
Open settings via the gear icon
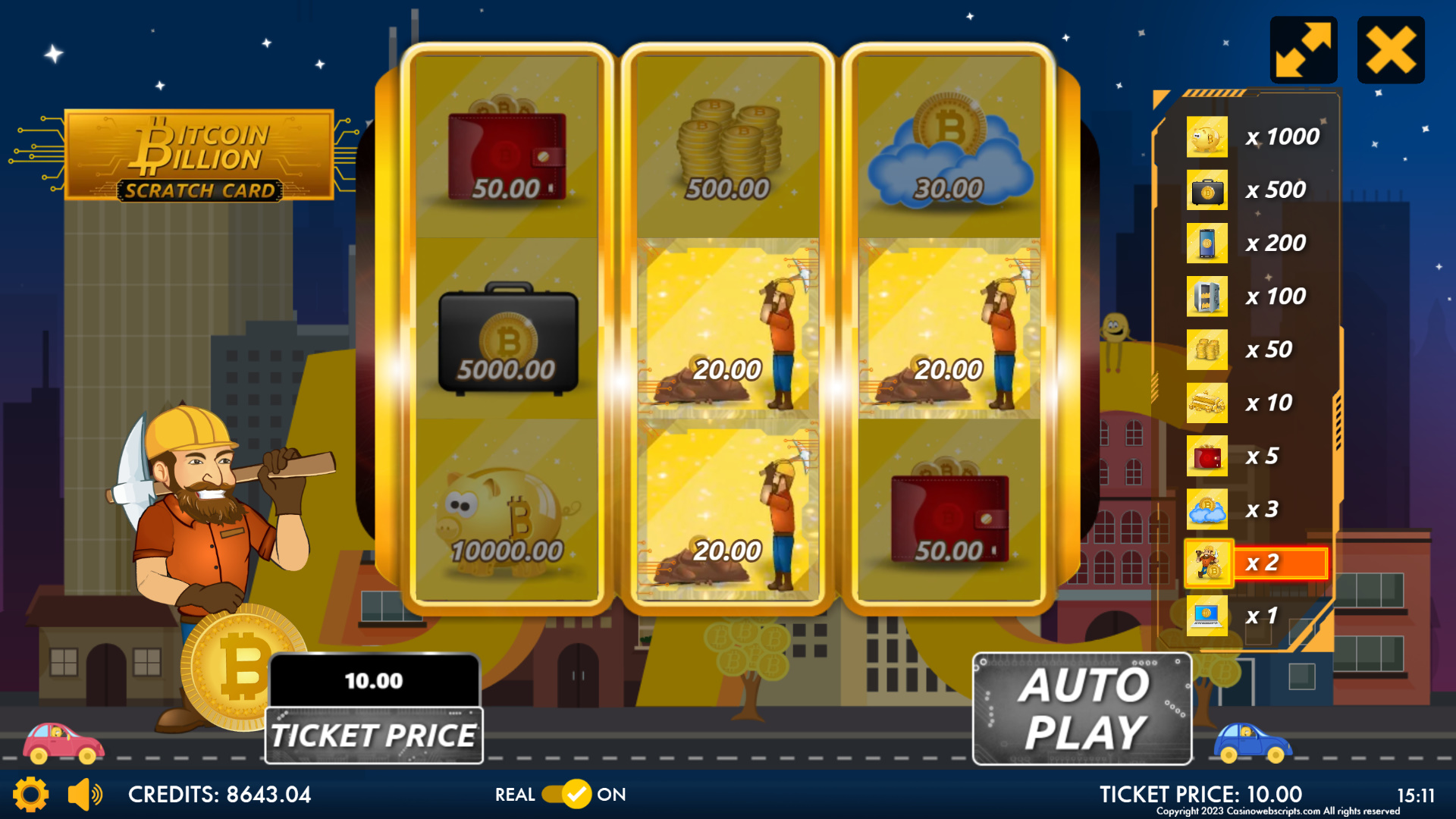[30, 794]
